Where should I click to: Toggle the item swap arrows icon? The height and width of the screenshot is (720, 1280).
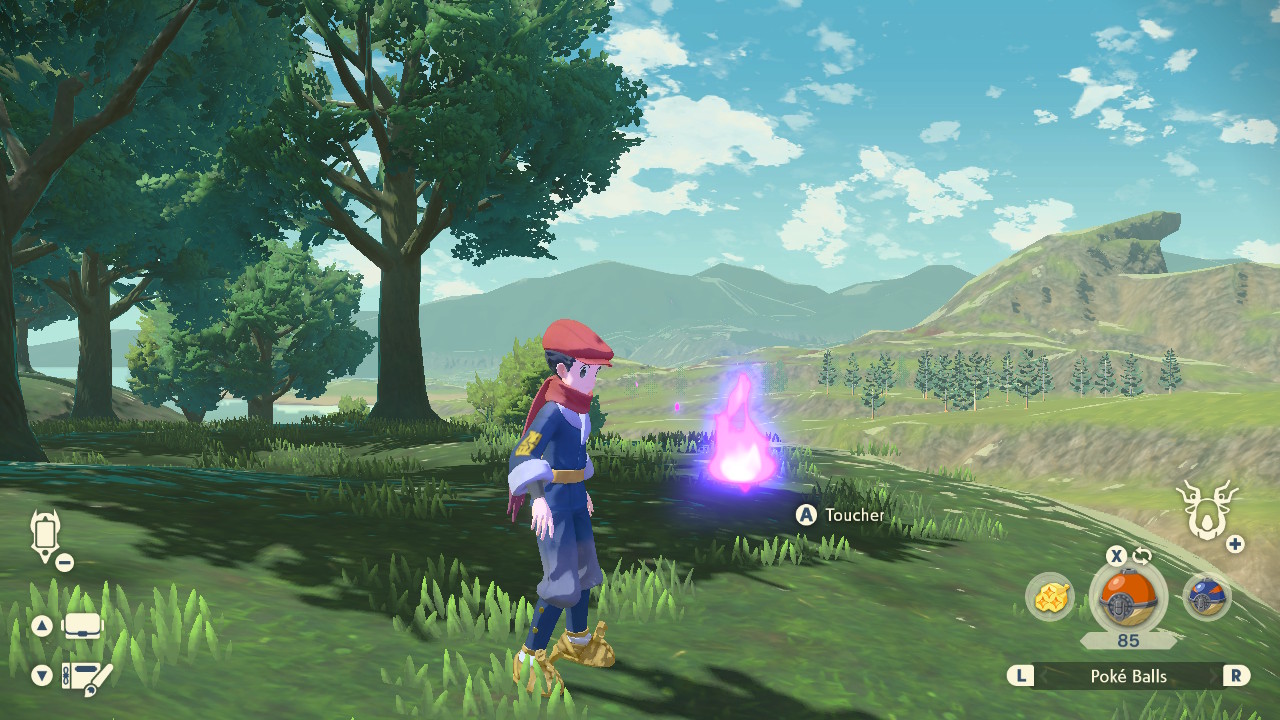click(1142, 555)
